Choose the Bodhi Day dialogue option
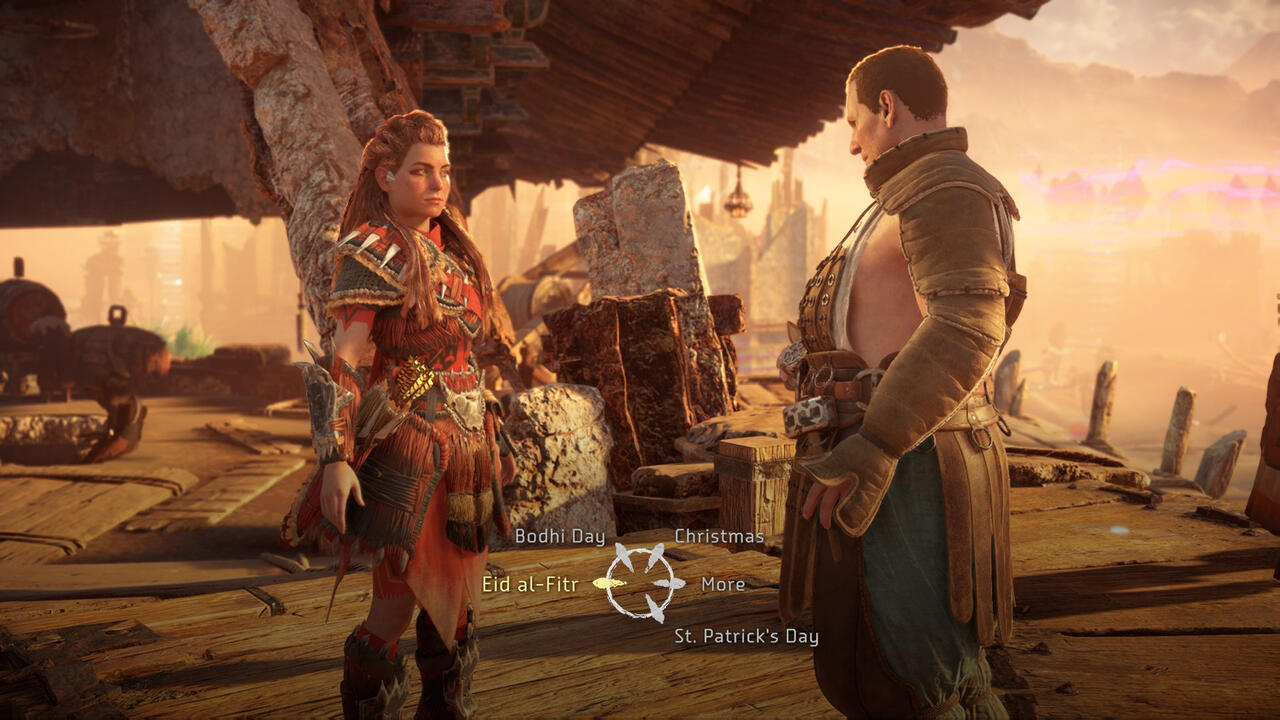 [559, 537]
